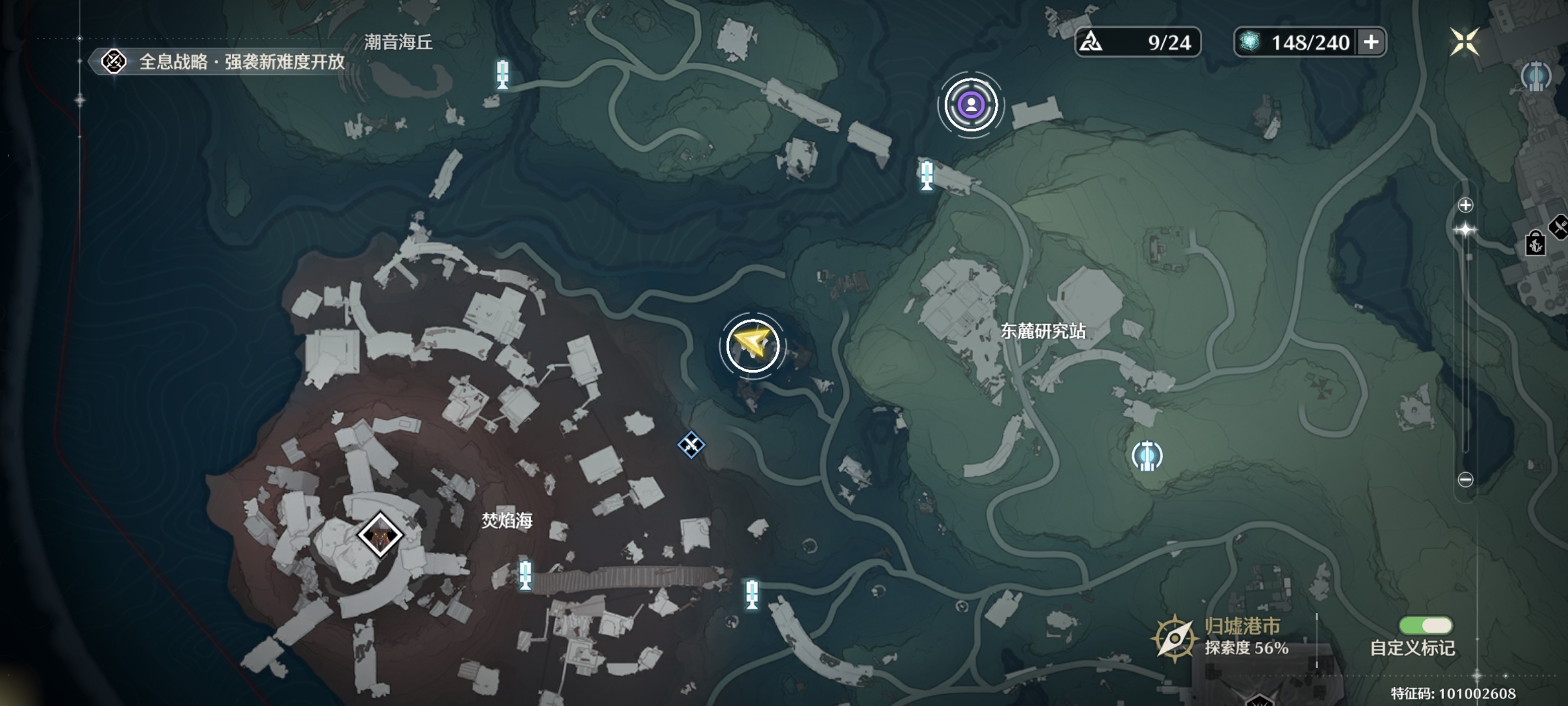Zoom in the map with the plus control
Screen dimensions: 1568x706
tap(1465, 205)
